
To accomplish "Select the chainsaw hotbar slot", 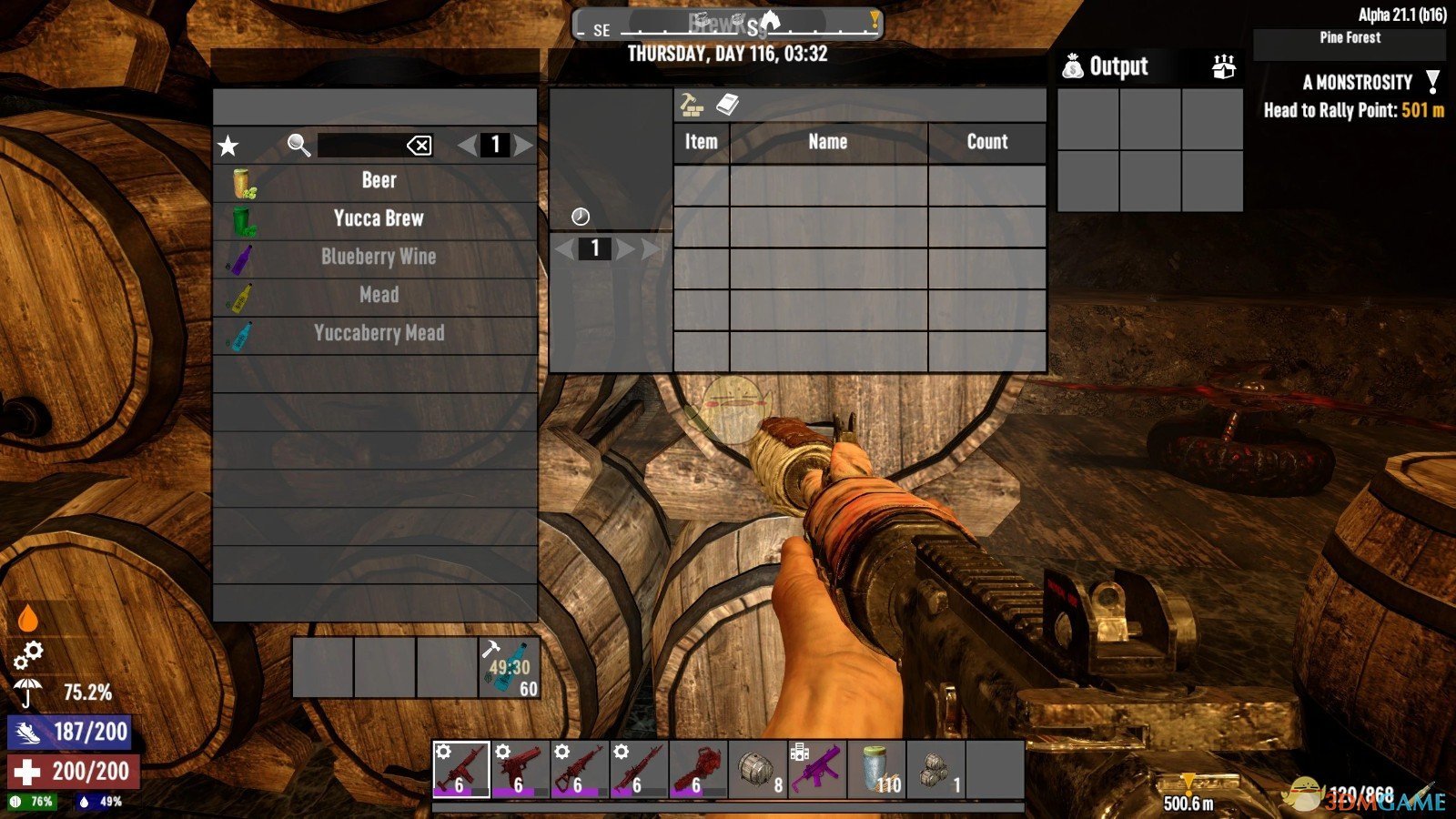I will (x=698, y=770).
